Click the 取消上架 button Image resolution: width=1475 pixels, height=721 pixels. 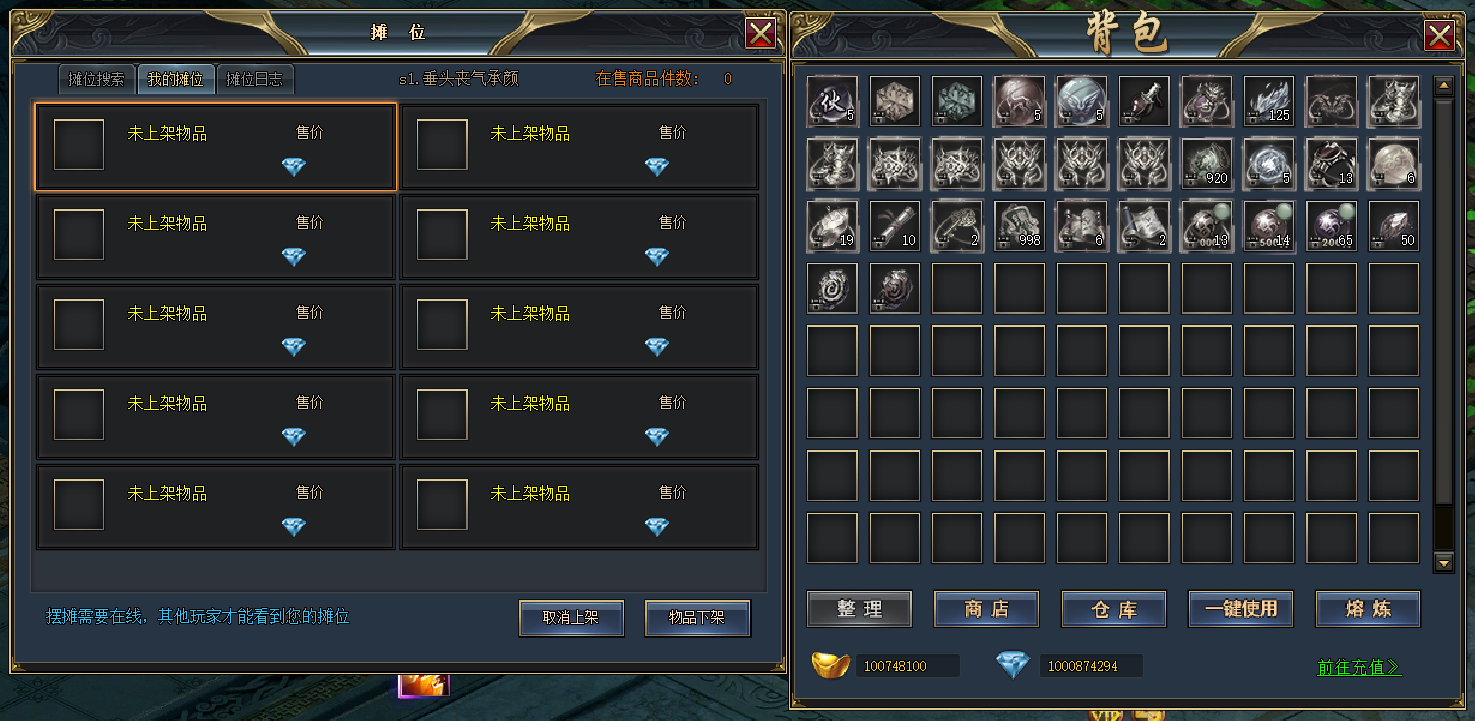coord(571,618)
